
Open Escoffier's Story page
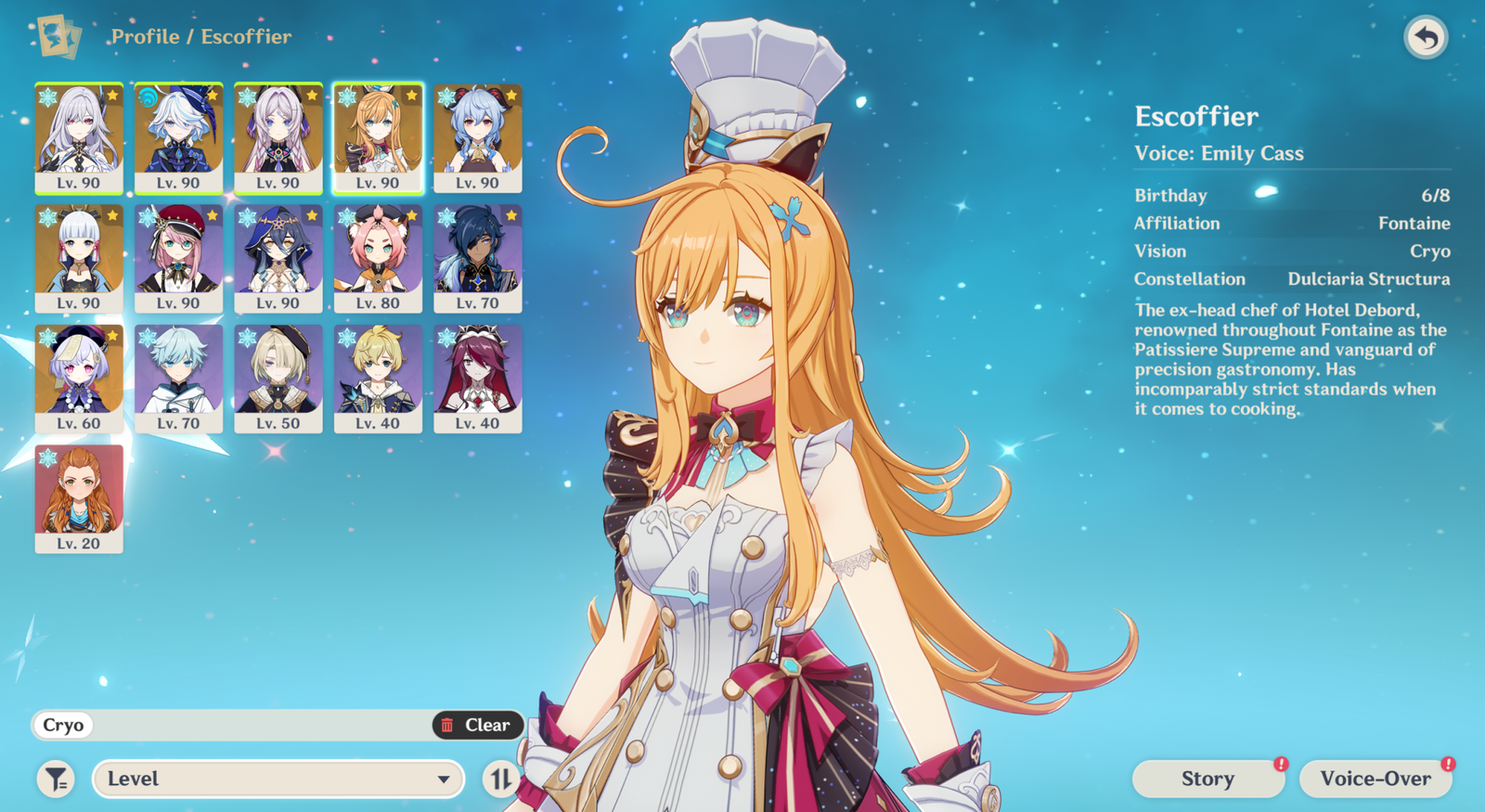1207,780
